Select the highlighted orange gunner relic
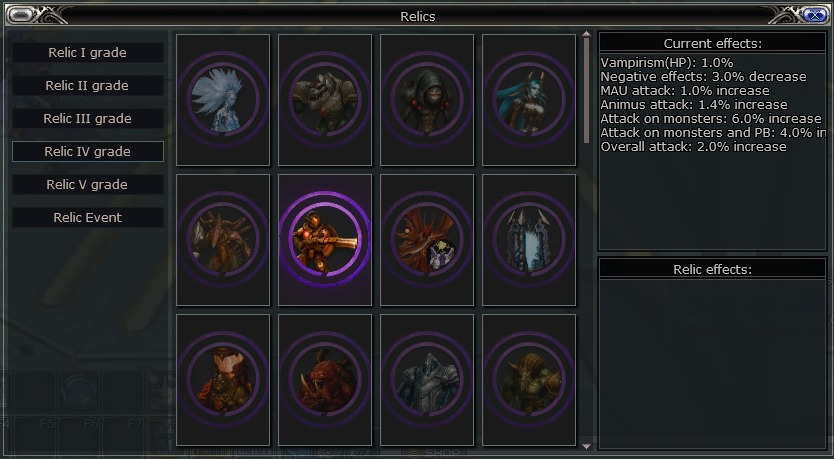 pos(325,240)
